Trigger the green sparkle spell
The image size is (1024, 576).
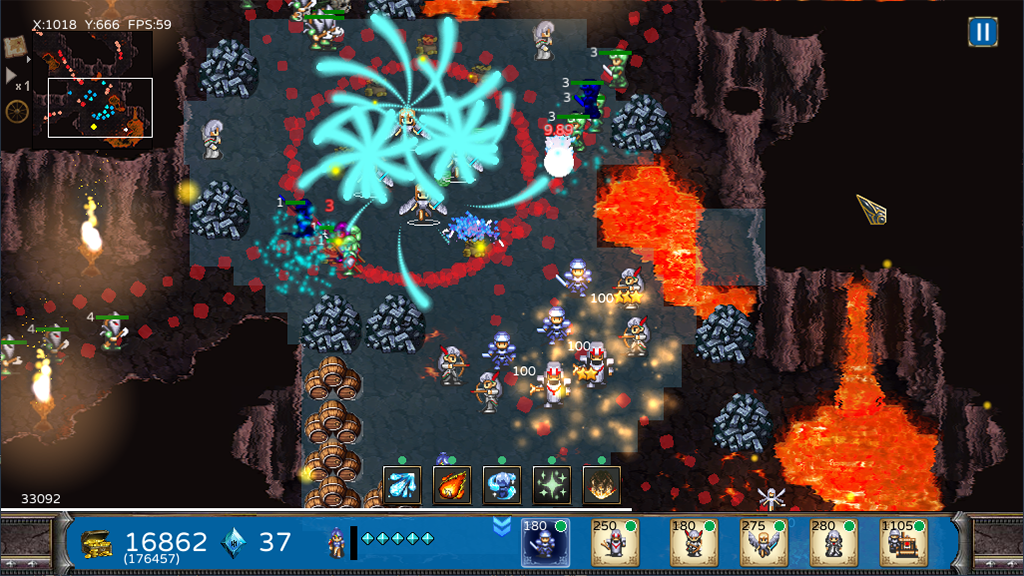[x=552, y=485]
